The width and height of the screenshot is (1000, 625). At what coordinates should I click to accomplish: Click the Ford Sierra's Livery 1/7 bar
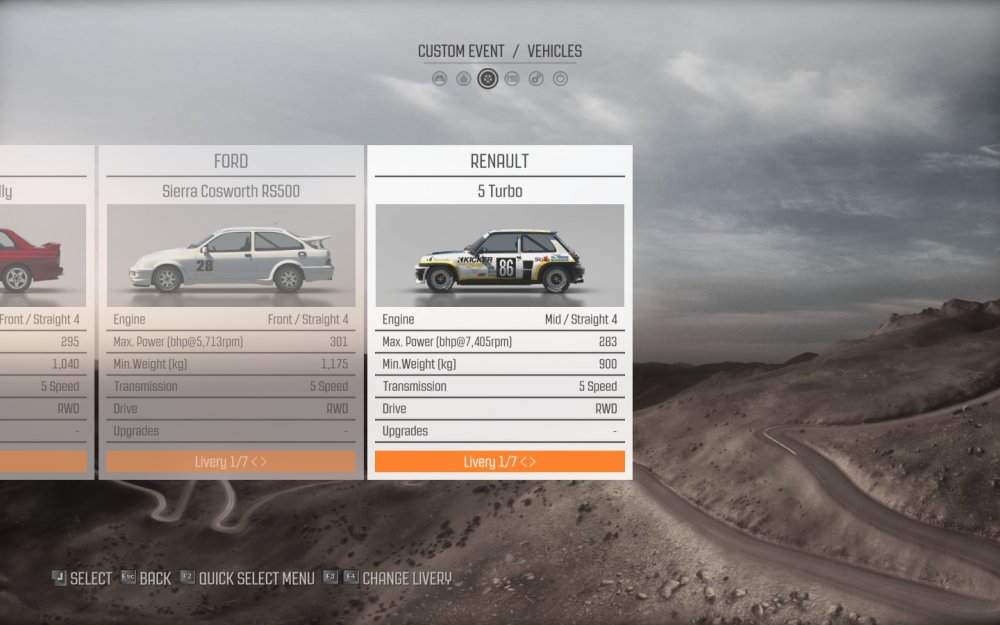coord(230,462)
